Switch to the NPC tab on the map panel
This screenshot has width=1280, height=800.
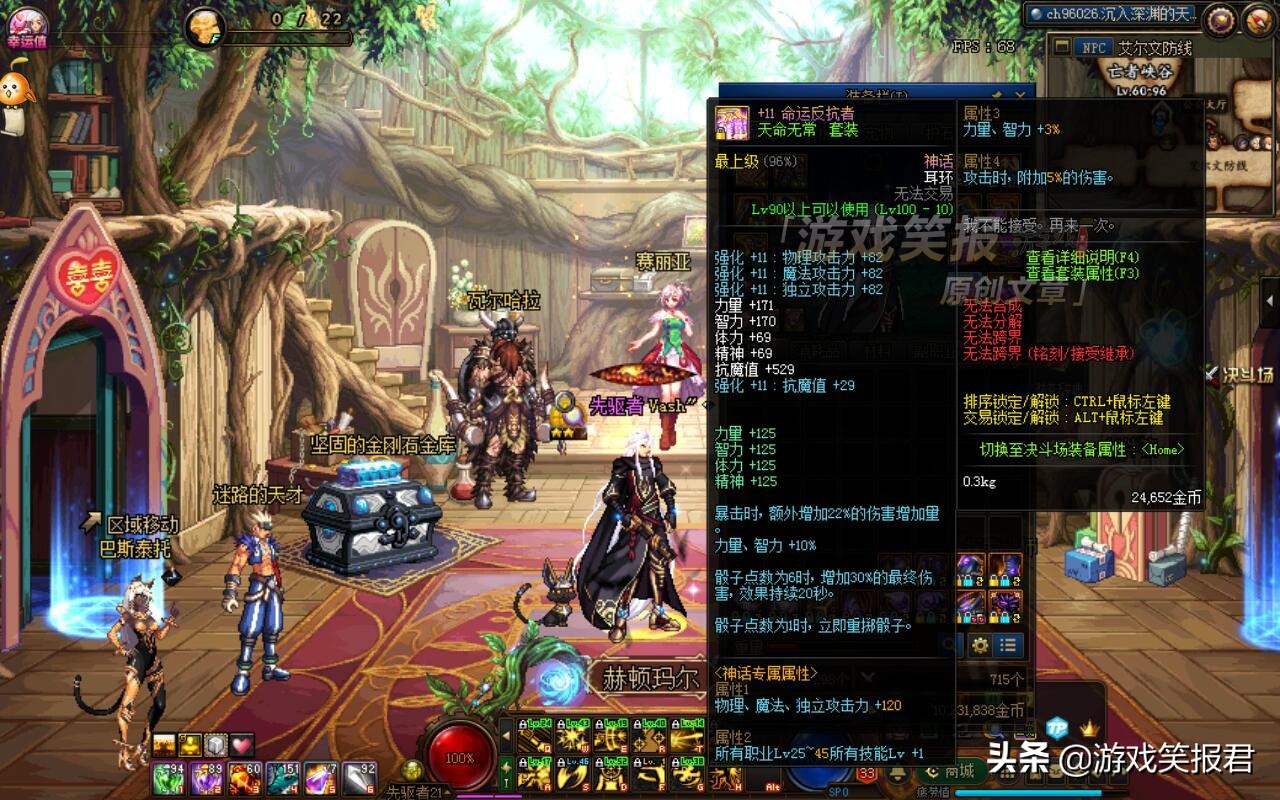point(1096,48)
